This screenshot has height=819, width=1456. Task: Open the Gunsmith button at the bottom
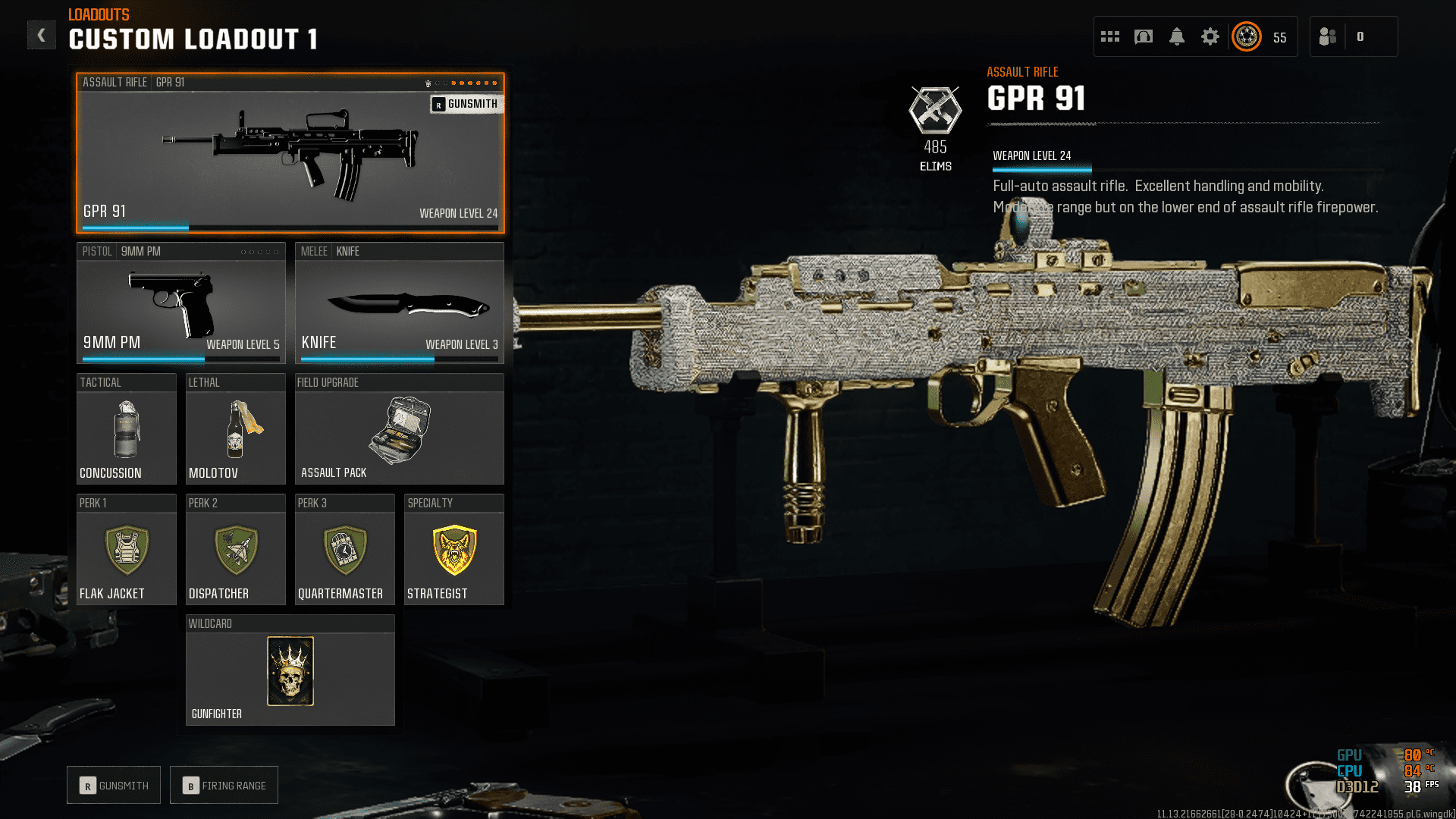pyautogui.click(x=114, y=786)
